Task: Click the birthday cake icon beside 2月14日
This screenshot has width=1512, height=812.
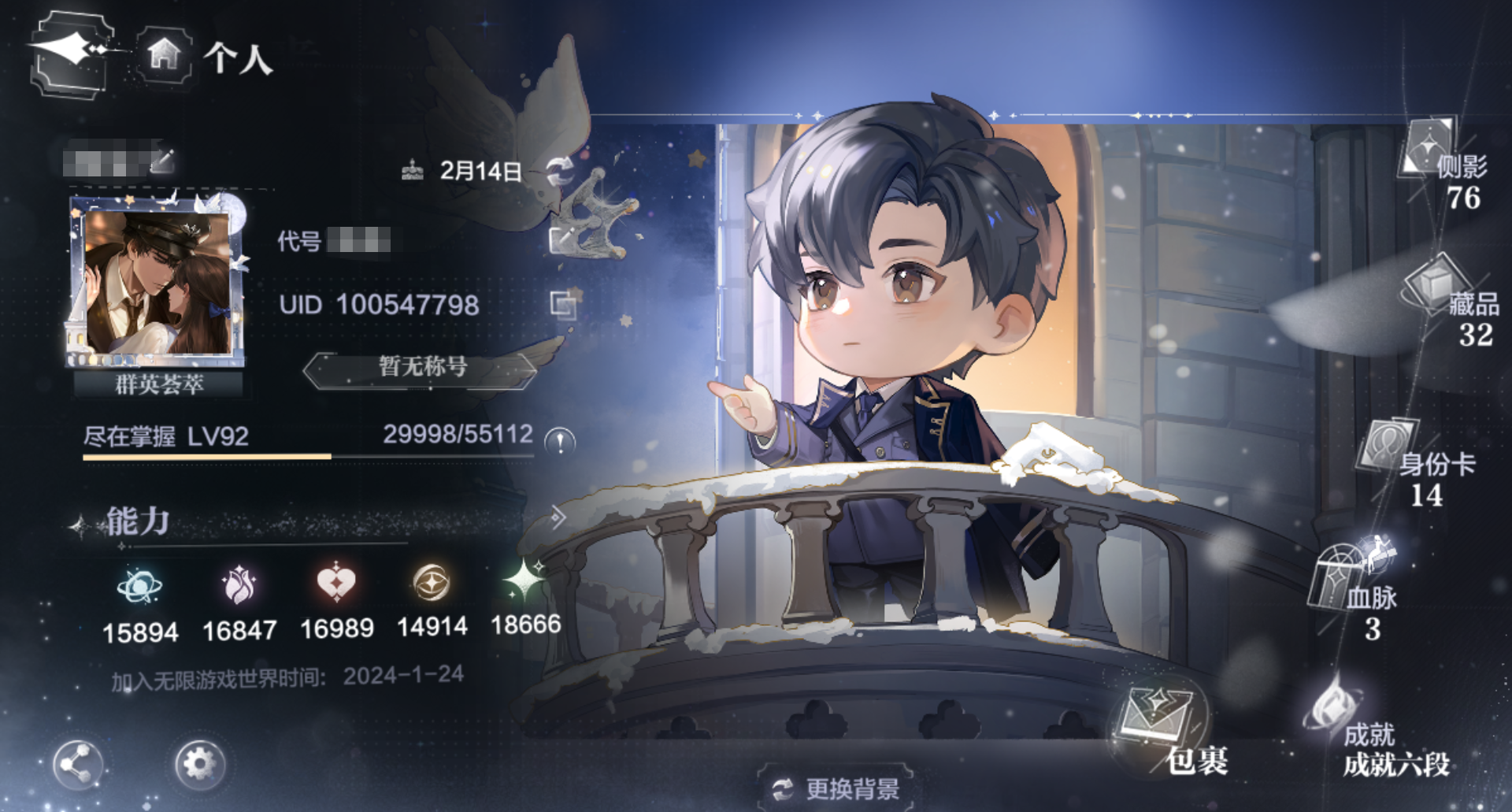Action: [x=413, y=169]
